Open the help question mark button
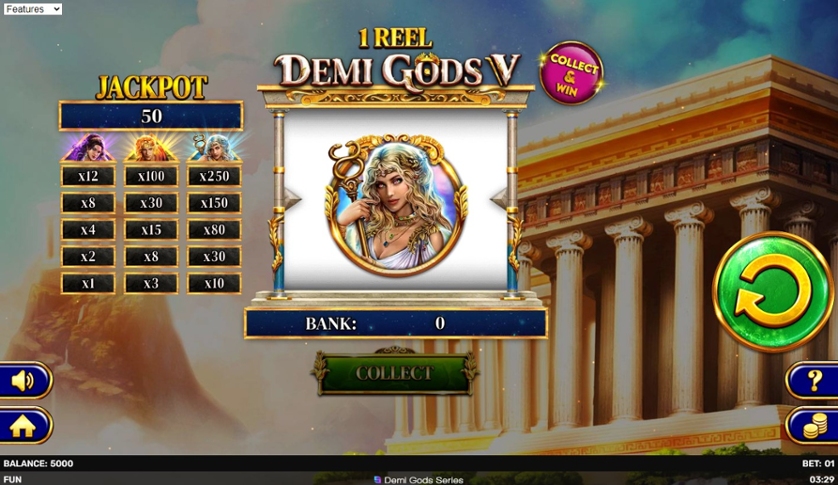This screenshot has width=838, height=485. (x=812, y=380)
